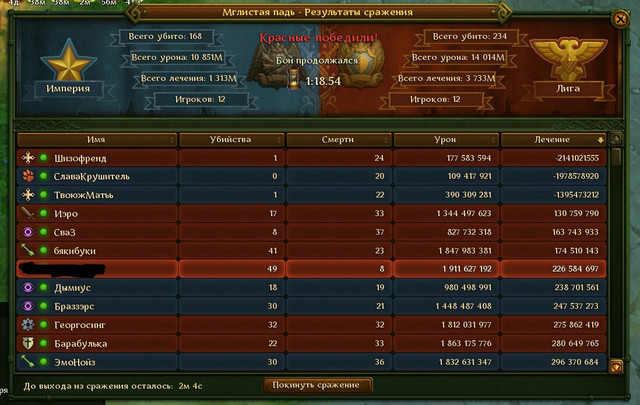Sort players by Лечение column

click(552, 139)
